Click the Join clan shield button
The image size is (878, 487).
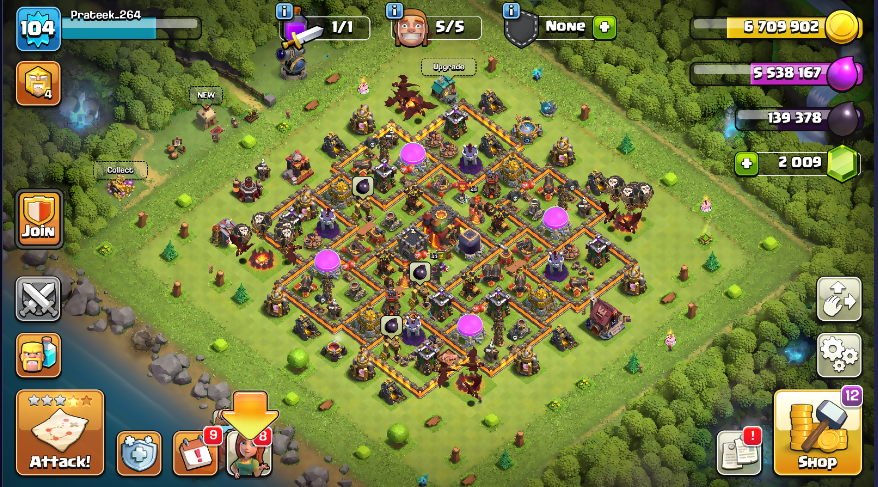click(x=38, y=219)
